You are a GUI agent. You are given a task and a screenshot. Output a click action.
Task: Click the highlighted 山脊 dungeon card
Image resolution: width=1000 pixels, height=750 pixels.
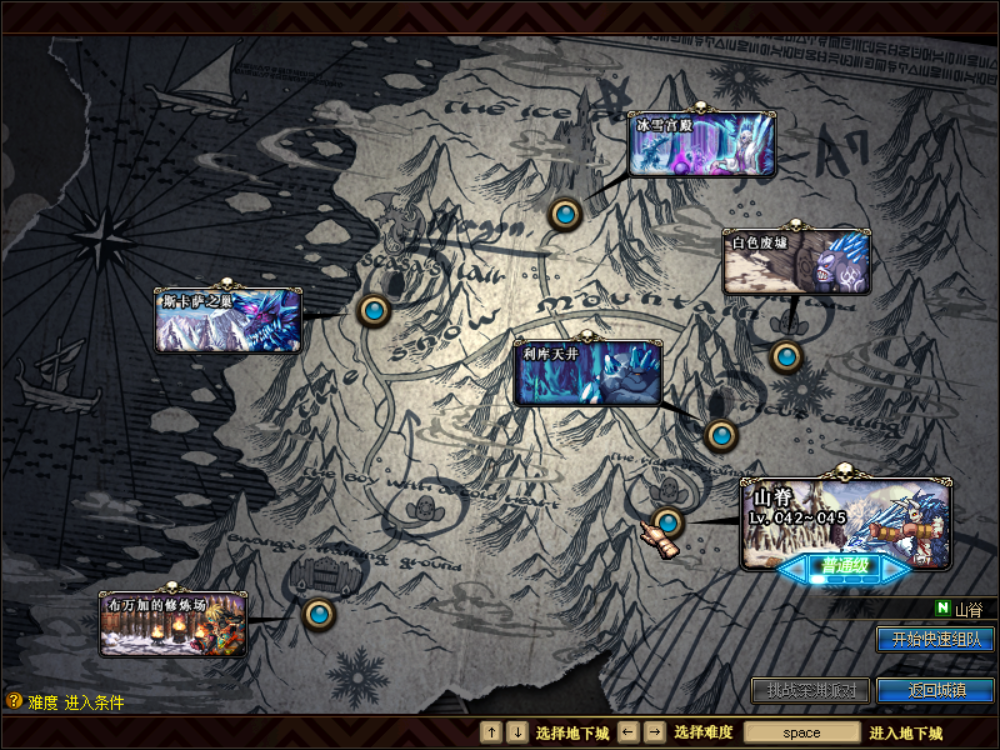(x=846, y=520)
